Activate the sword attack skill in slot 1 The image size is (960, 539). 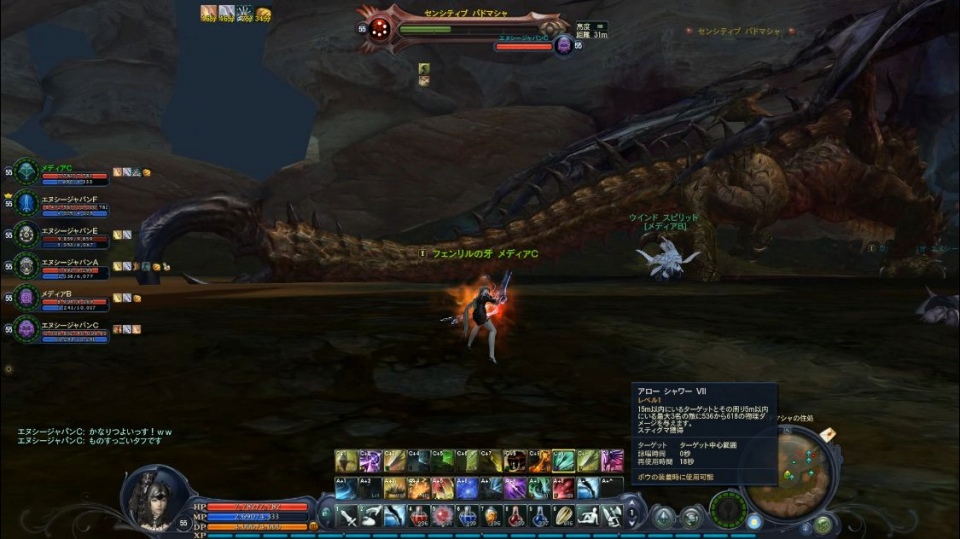pos(347,516)
